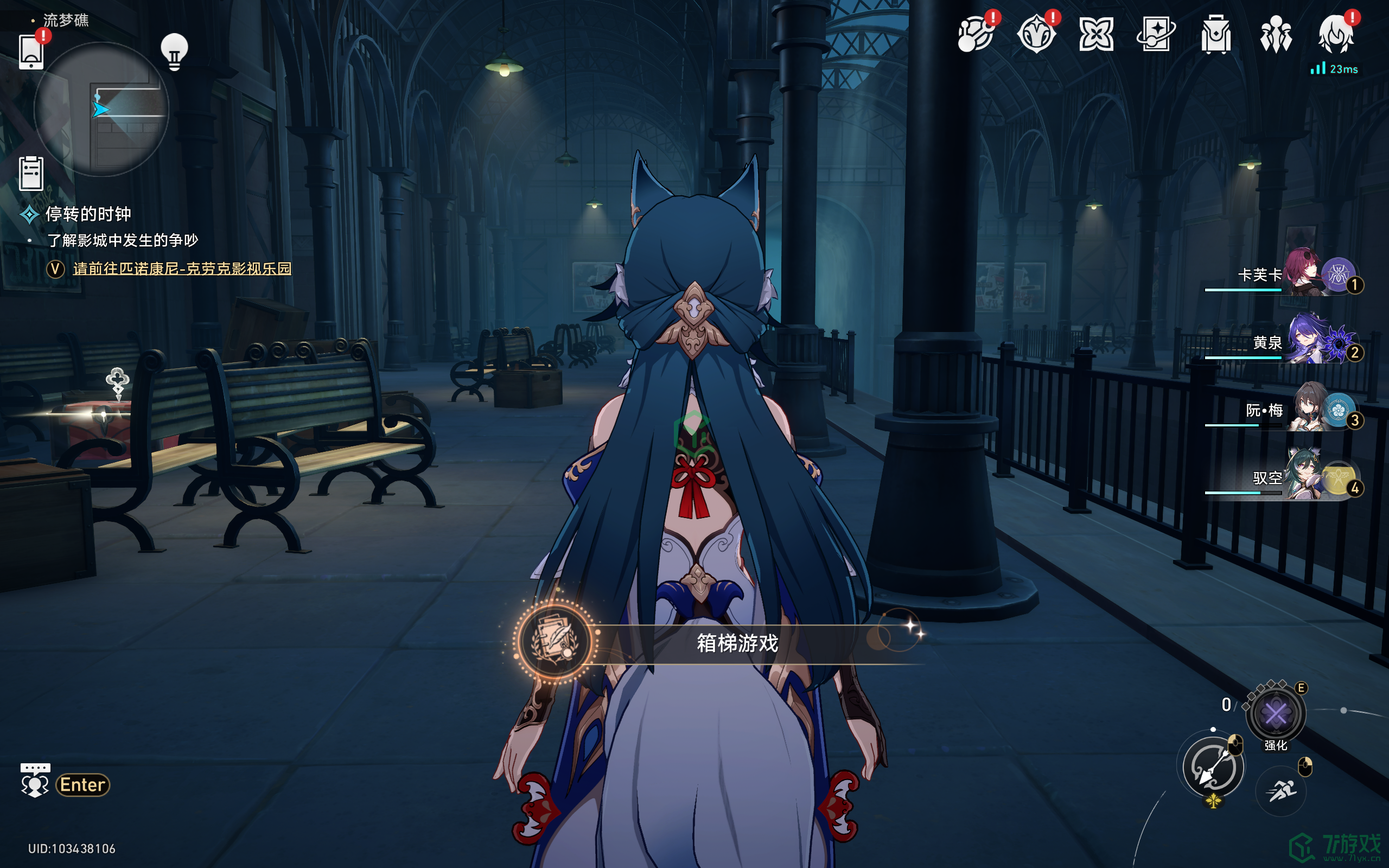Open the team lineup icon

(x=1276, y=34)
